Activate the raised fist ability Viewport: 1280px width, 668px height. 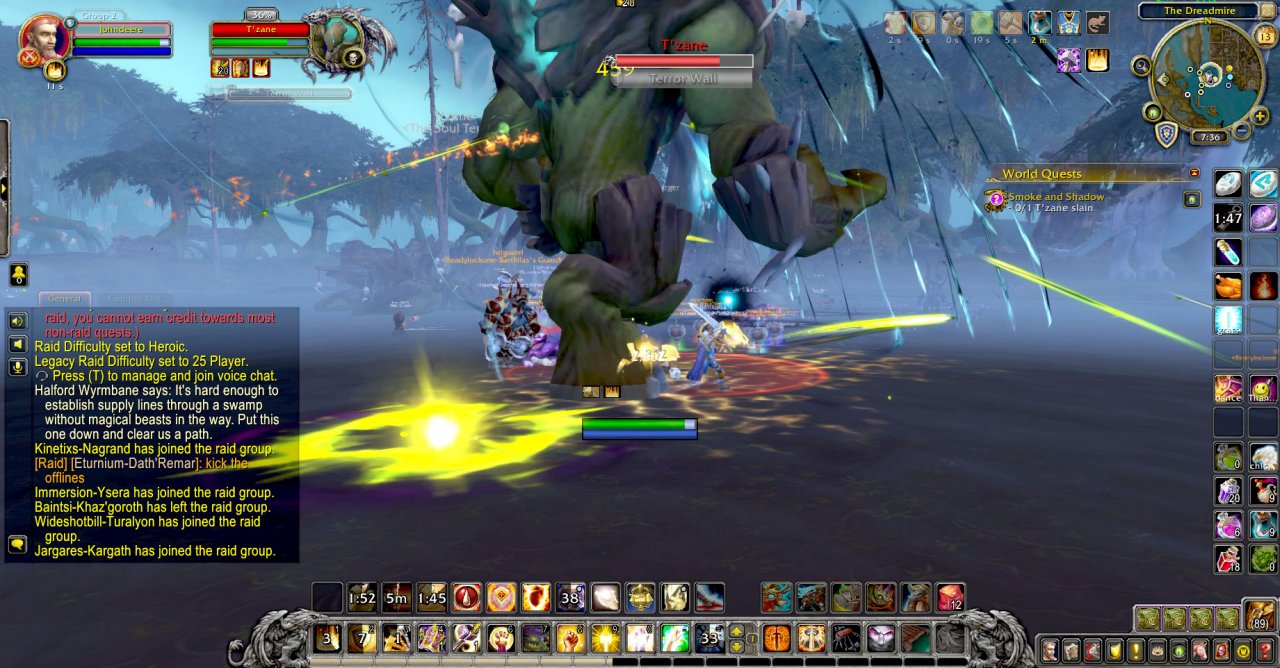point(570,637)
